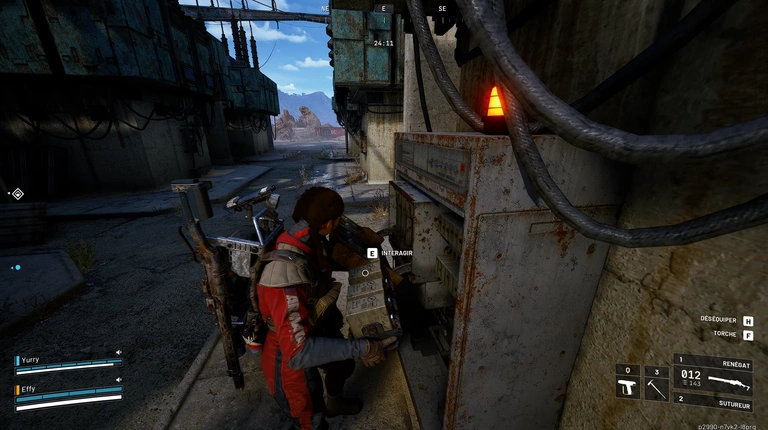Select the pistol-shaped tool slot
768x430 pixels.
627,385
